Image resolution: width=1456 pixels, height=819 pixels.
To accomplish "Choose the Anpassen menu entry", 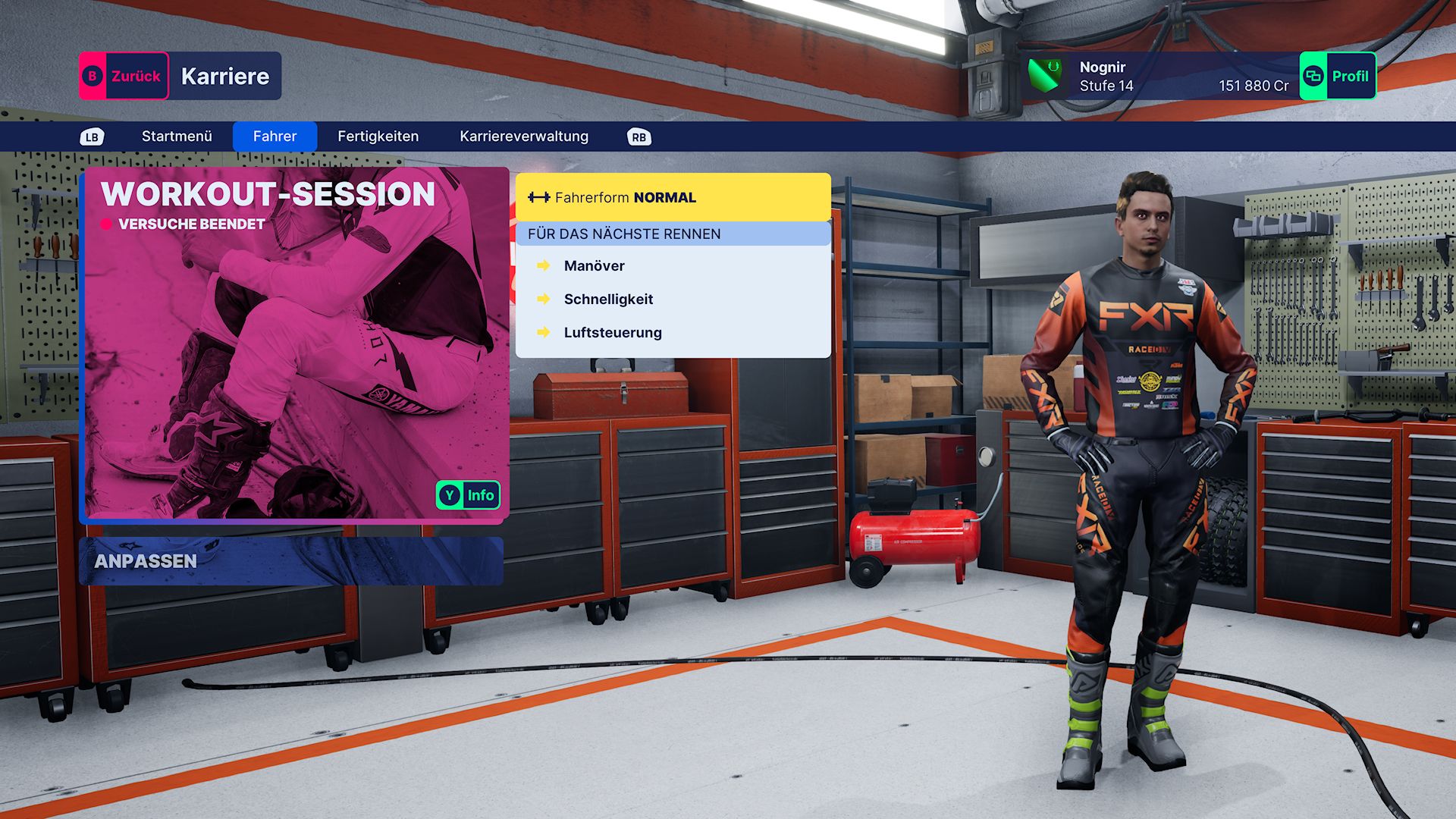I will coord(291,561).
